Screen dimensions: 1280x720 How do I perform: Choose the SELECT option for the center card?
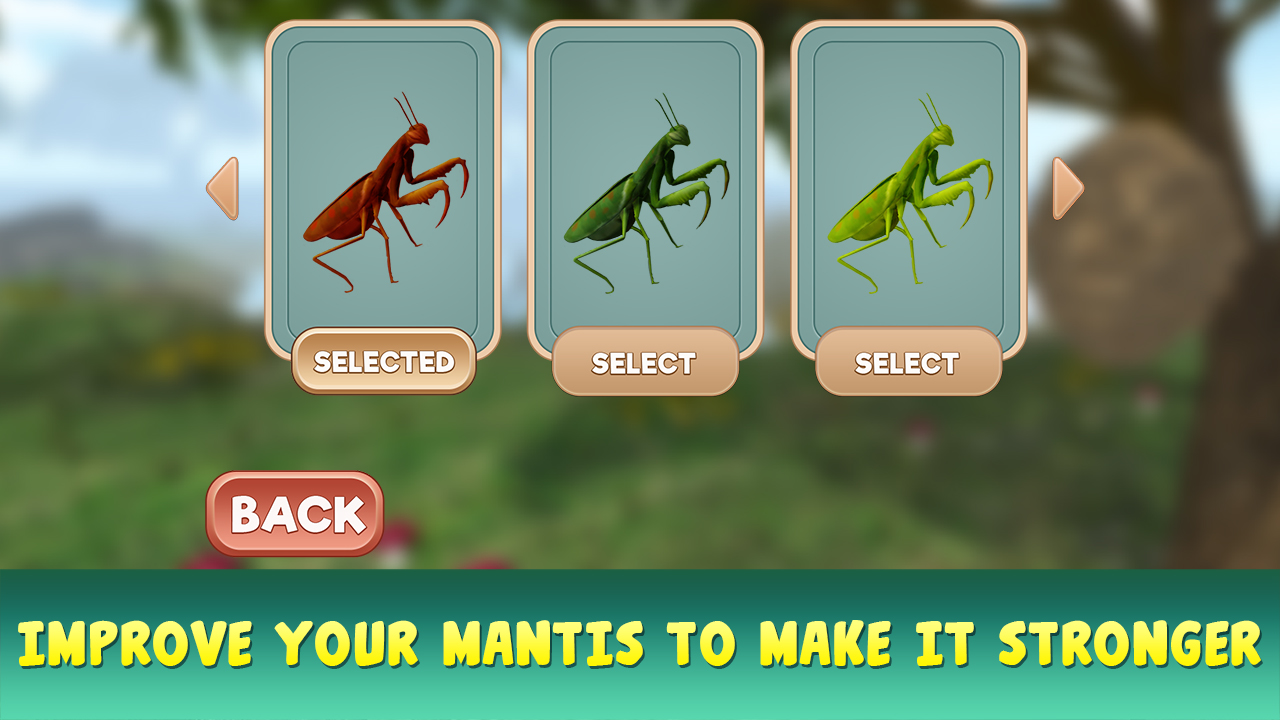(645, 362)
